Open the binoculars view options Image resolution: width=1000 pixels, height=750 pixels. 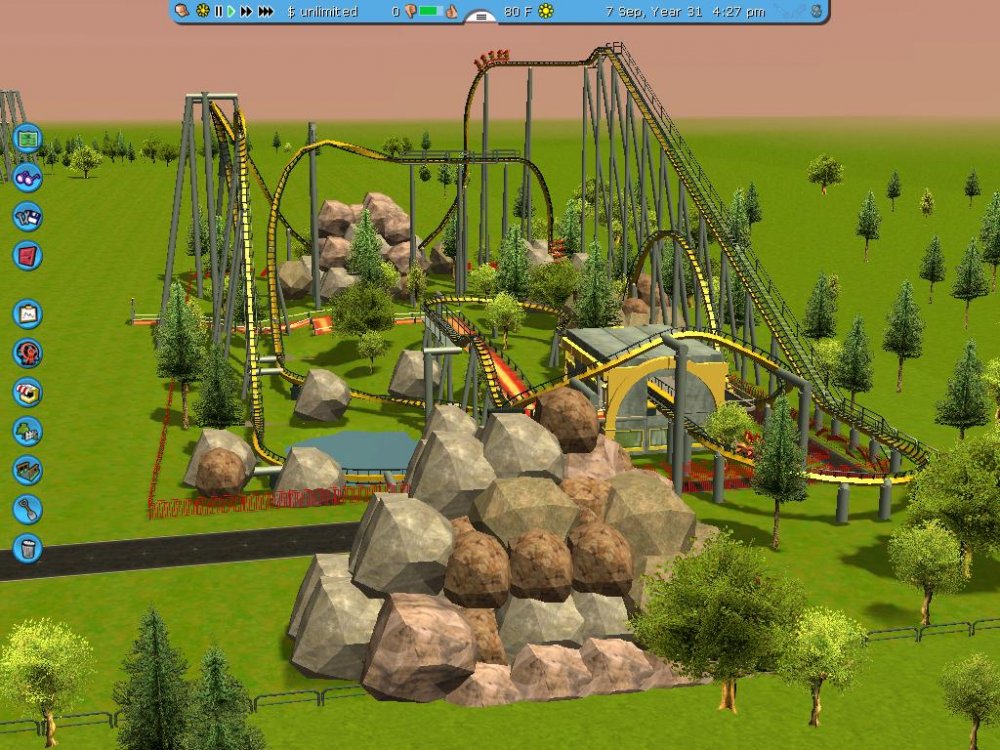coord(27,176)
